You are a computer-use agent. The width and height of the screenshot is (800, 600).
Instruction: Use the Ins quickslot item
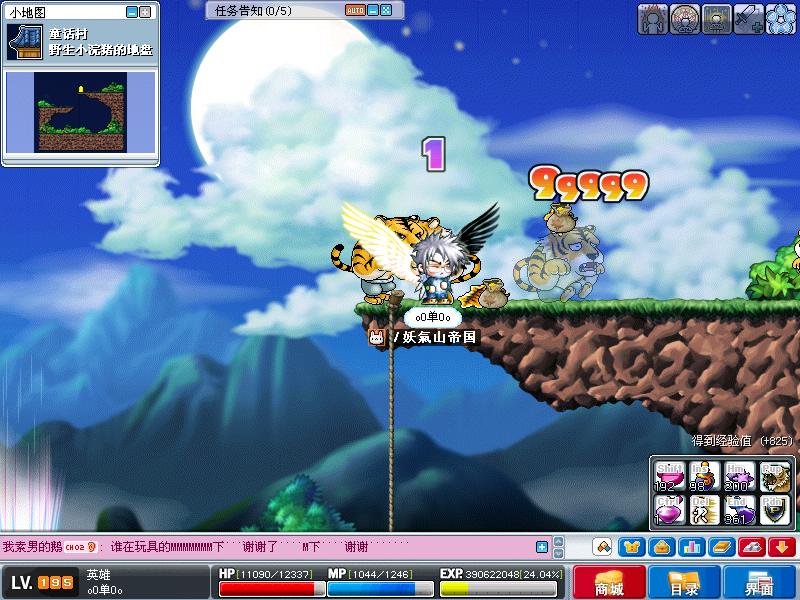coord(702,476)
